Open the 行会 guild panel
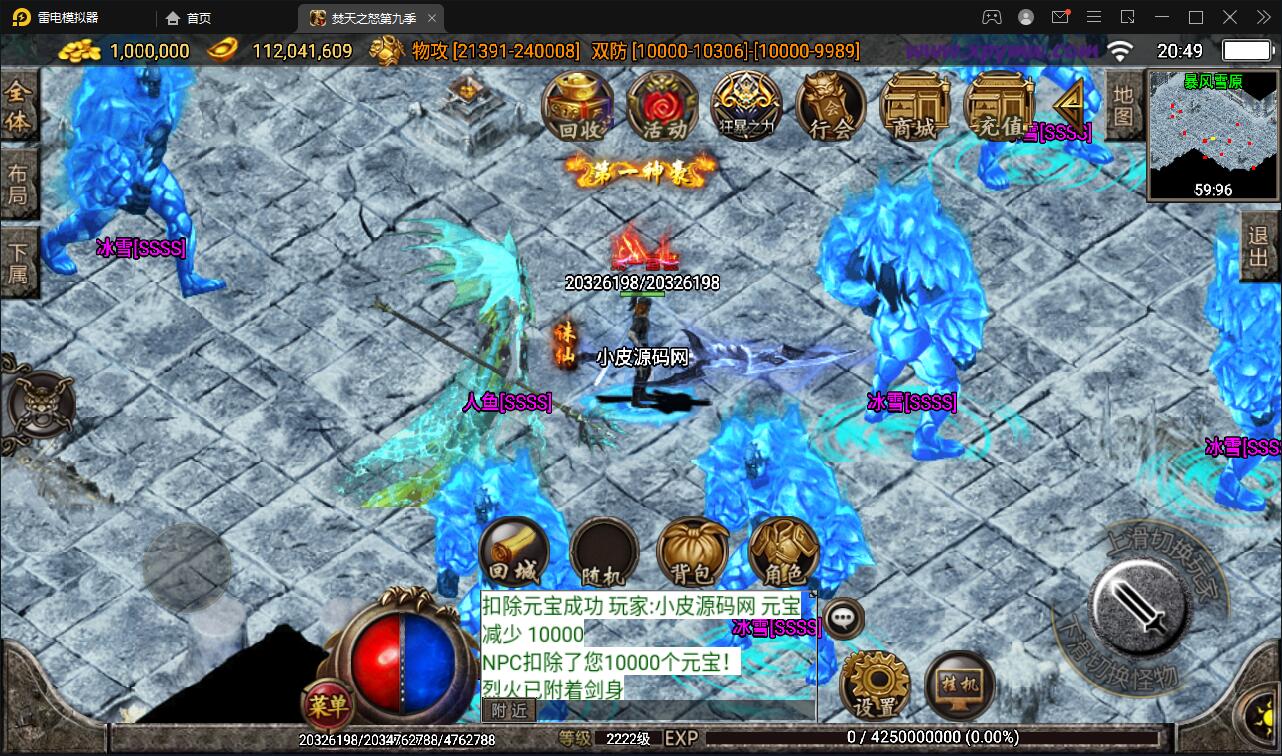Viewport: 1282px width, 756px height. [829, 108]
